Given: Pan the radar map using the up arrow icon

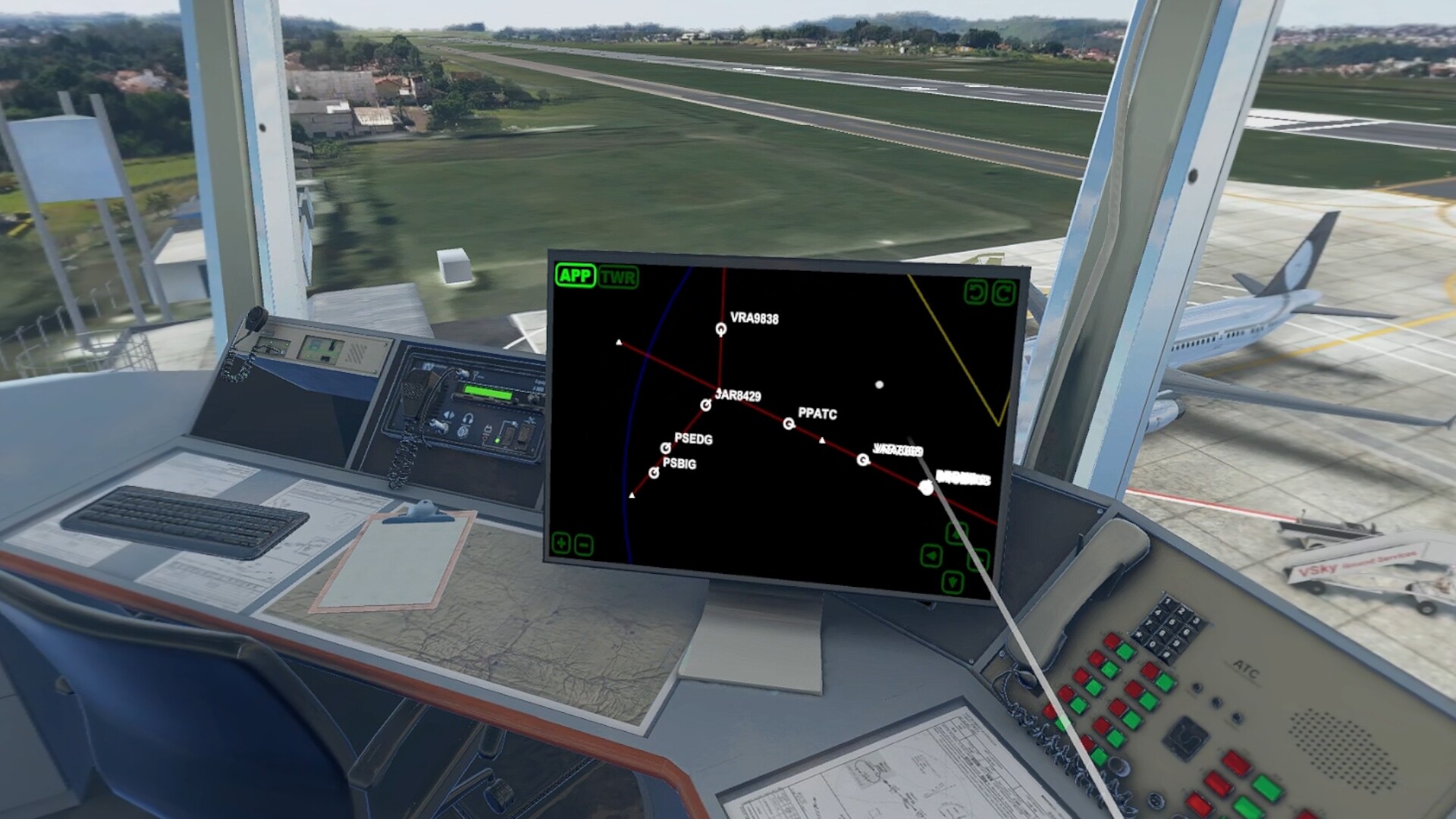Looking at the screenshot, I should (x=957, y=533).
